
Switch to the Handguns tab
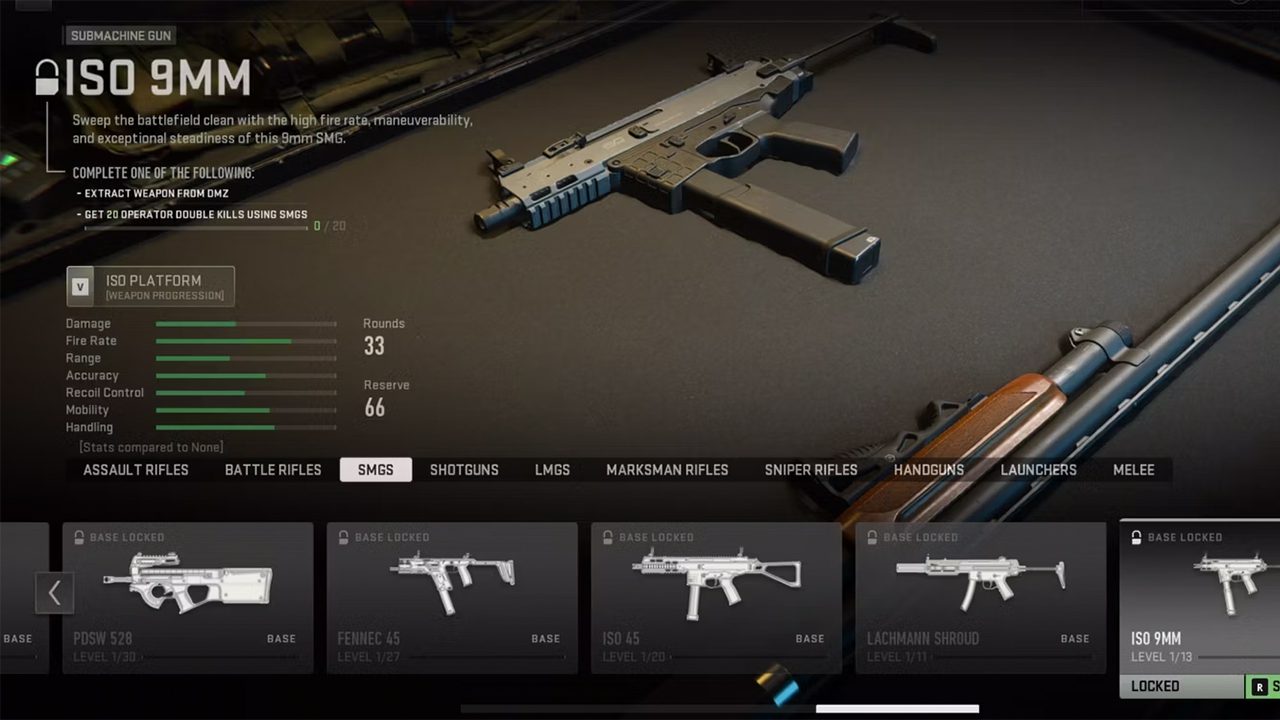click(929, 470)
